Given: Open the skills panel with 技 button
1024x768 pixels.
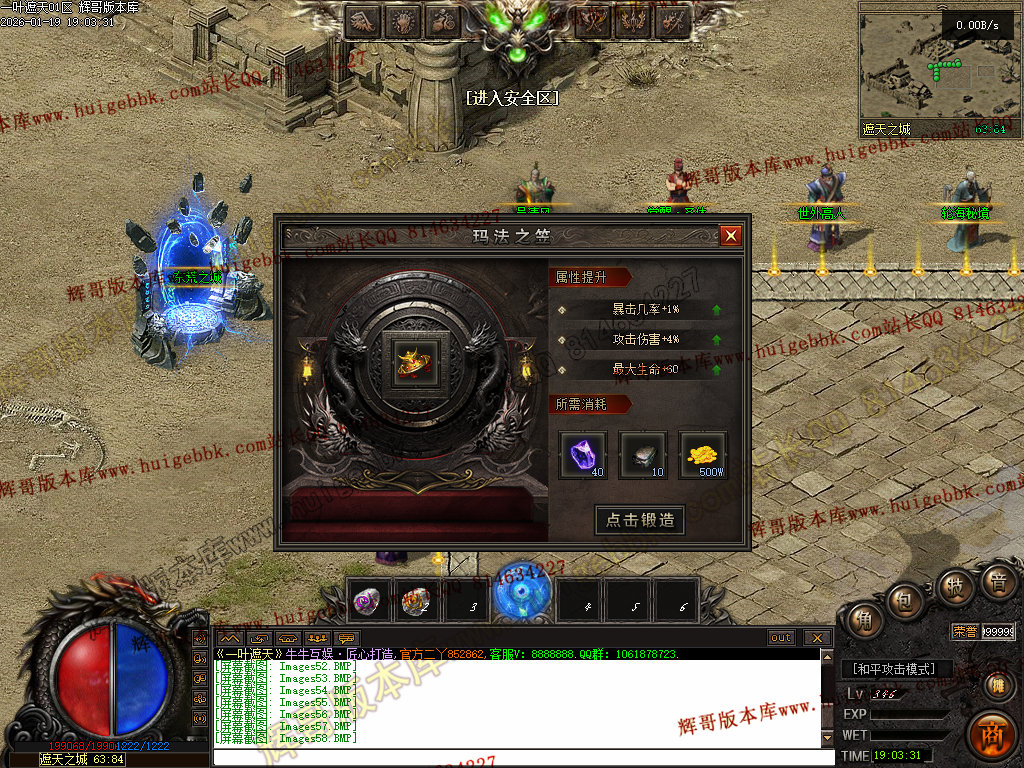Looking at the screenshot, I should [955, 587].
